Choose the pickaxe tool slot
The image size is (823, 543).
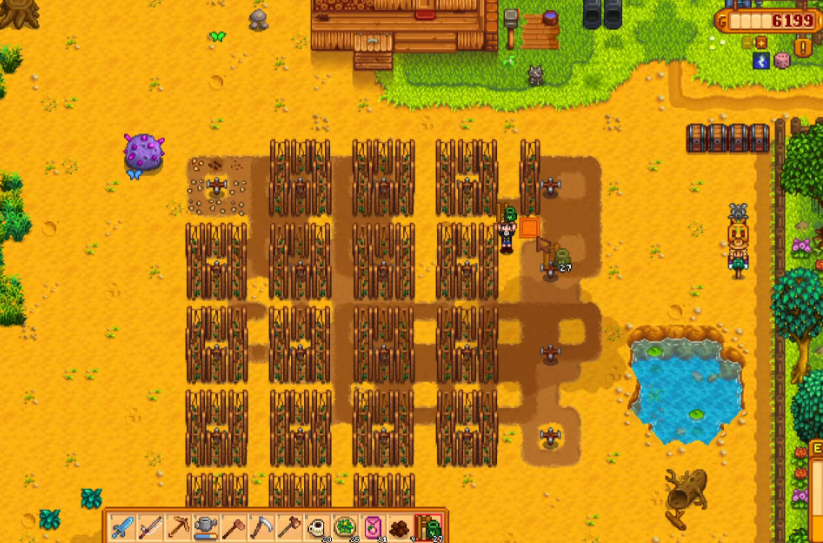click(179, 526)
